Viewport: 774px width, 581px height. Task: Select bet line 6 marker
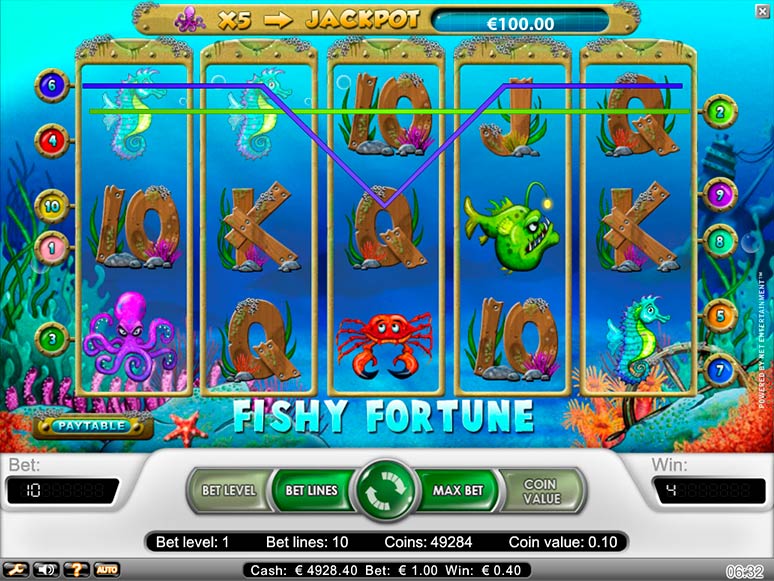pyautogui.click(x=51, y=86)
